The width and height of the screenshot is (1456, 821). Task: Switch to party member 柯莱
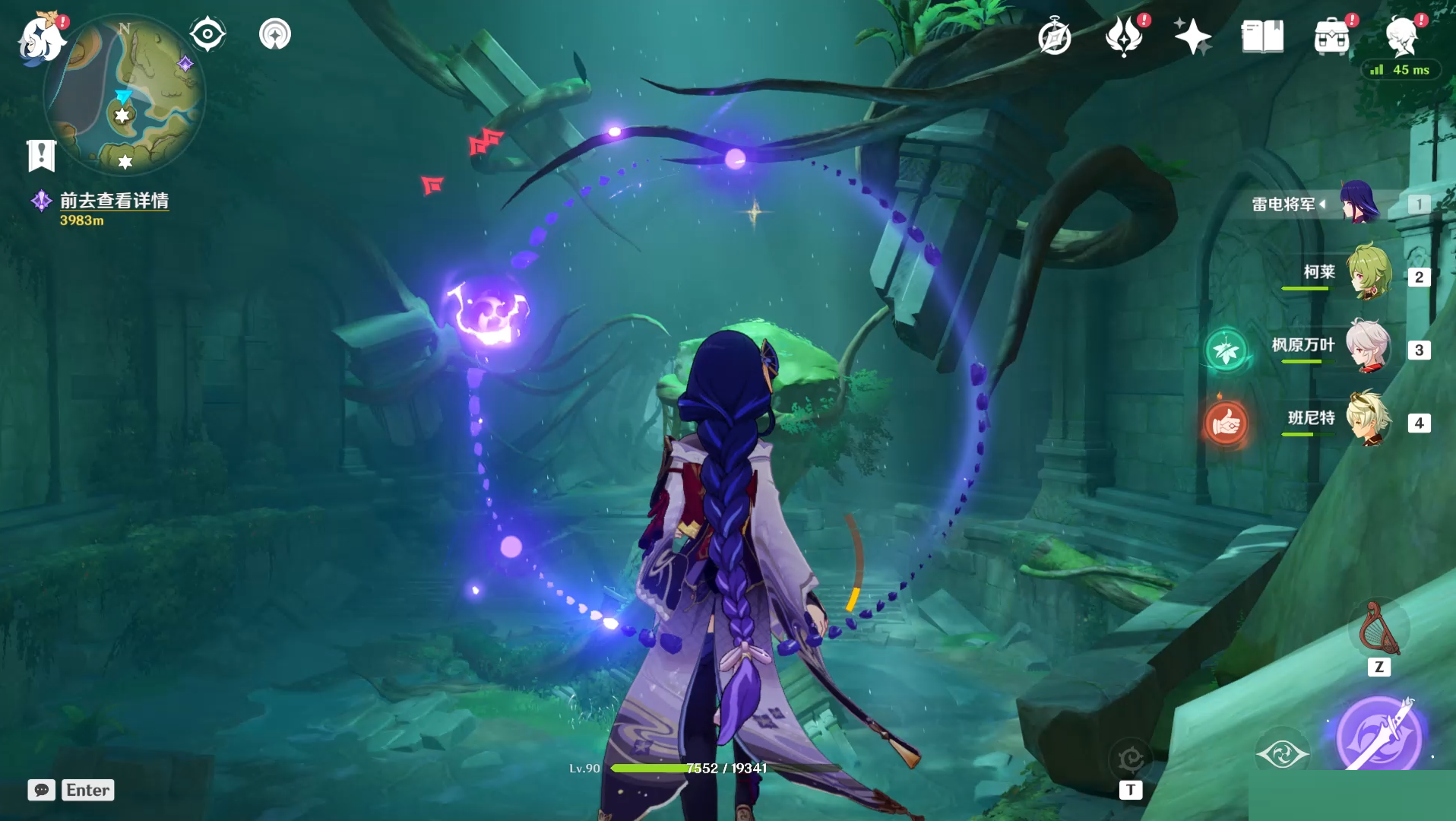click(x=1369, y=271)
